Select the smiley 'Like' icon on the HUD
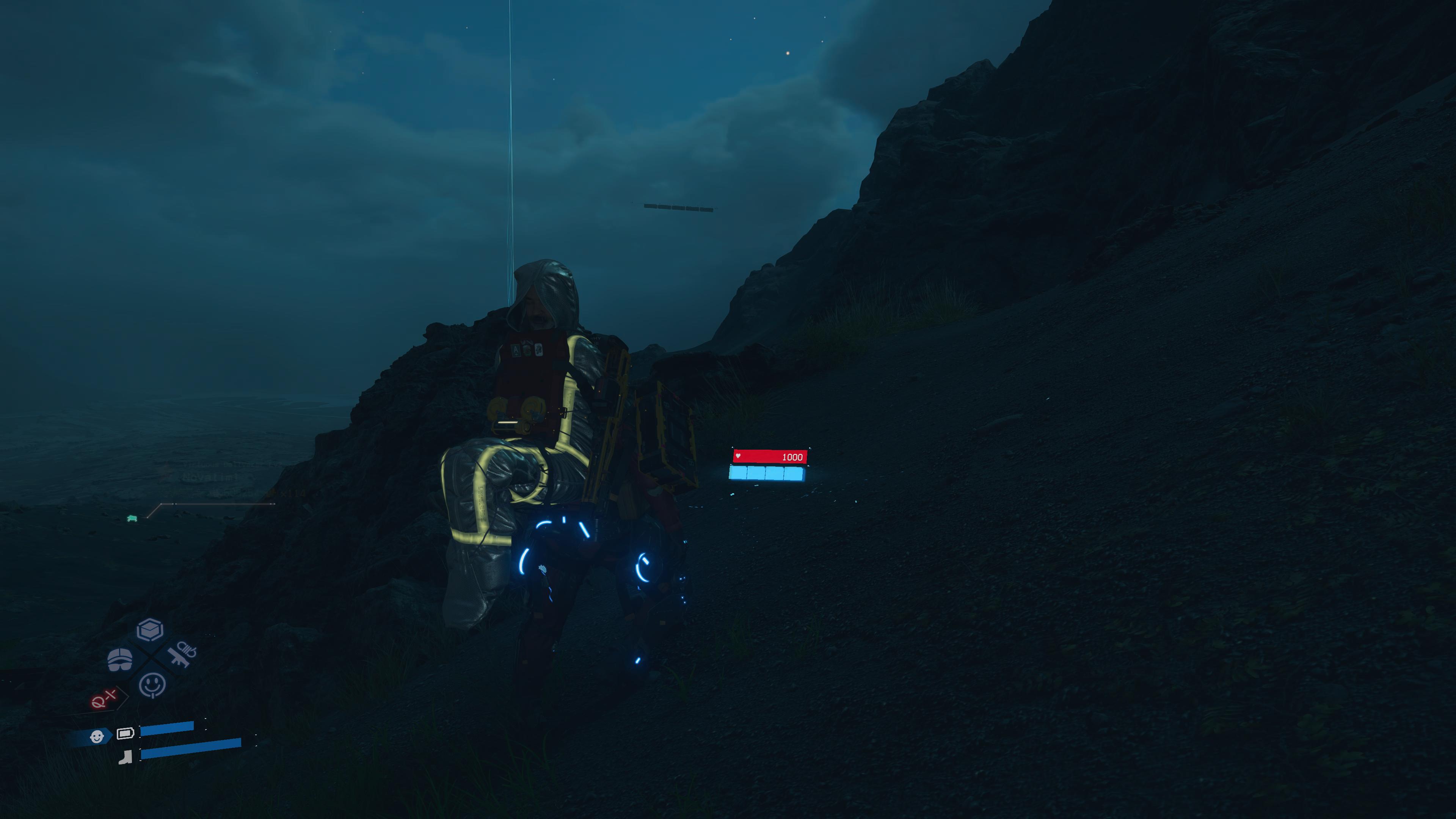The width and height of the screenshot is (1456, 819). pyautogui.click(x=152, y=685)
